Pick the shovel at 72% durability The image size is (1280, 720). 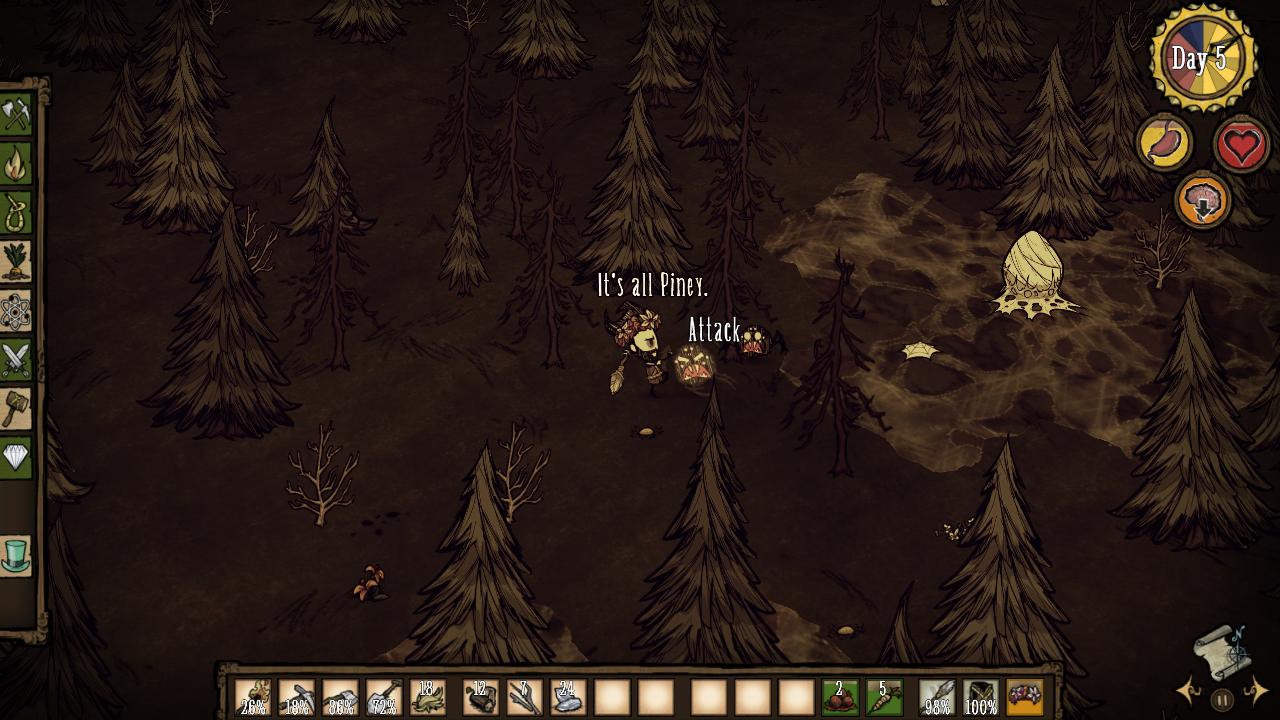click(384, 697)
